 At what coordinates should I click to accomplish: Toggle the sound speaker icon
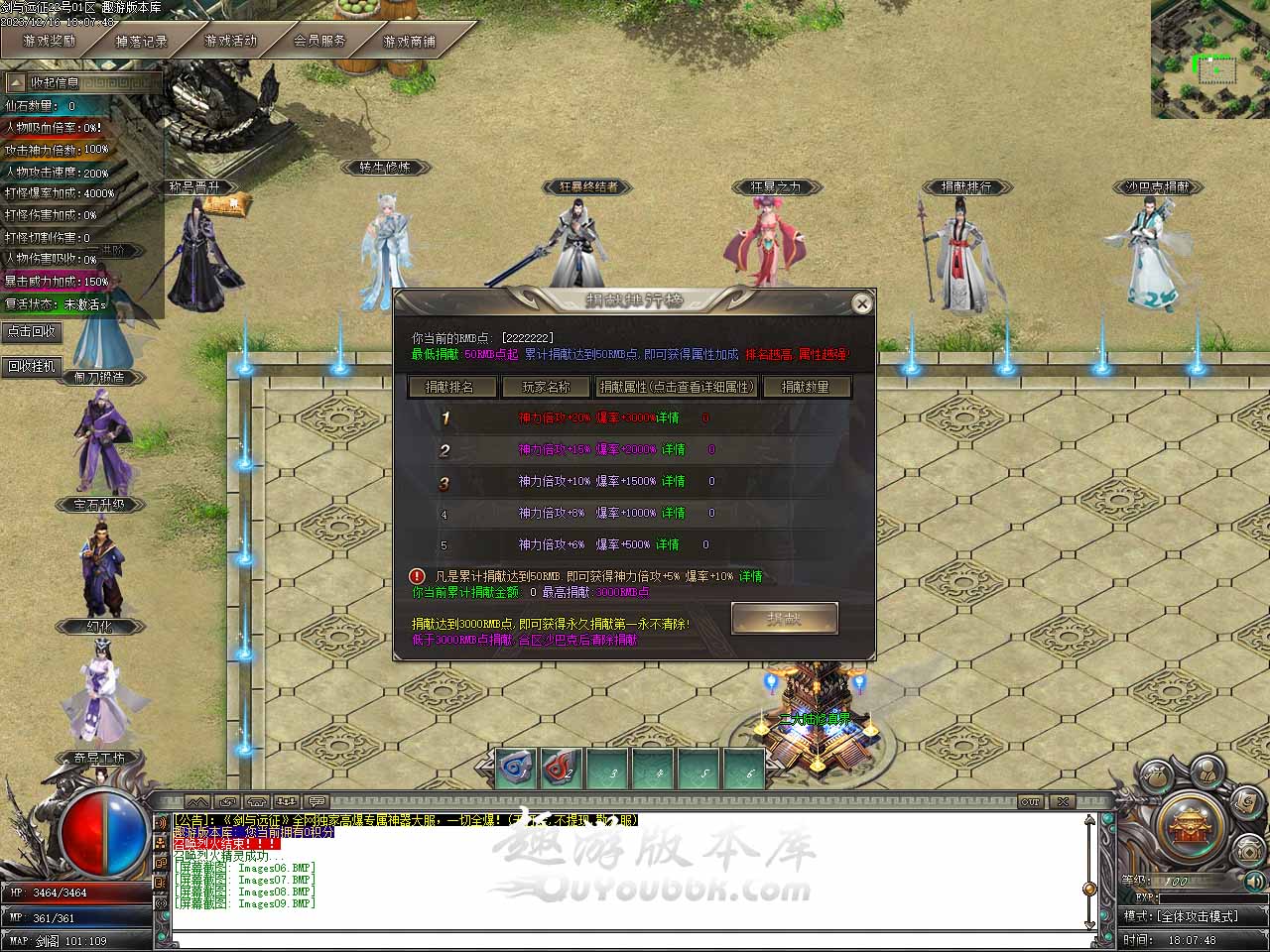(1254, 880)
